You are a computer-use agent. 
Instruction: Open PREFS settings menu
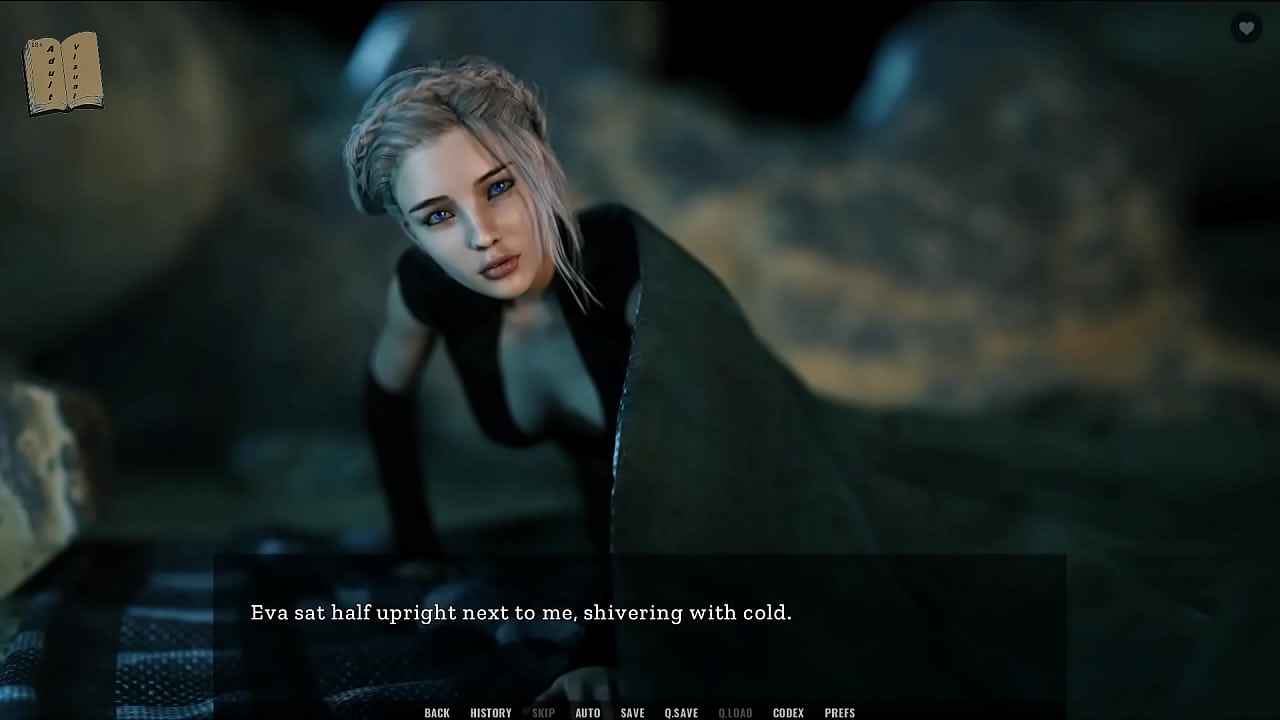[x=840, y=712]
